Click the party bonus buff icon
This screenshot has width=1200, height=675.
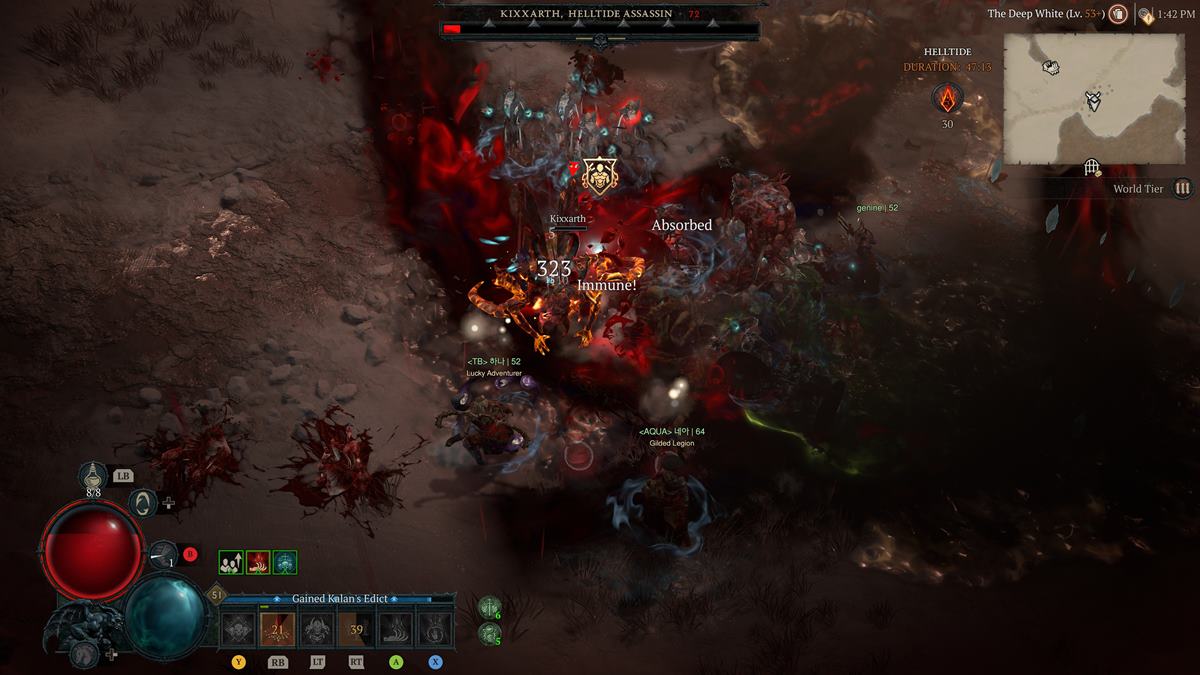(x=230, y=562)
